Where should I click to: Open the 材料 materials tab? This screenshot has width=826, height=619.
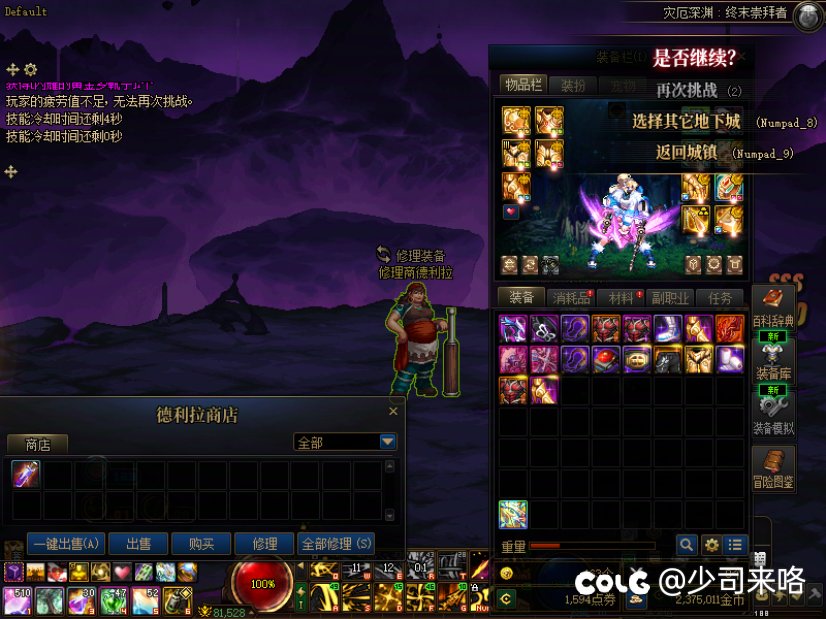pos(621,298)
